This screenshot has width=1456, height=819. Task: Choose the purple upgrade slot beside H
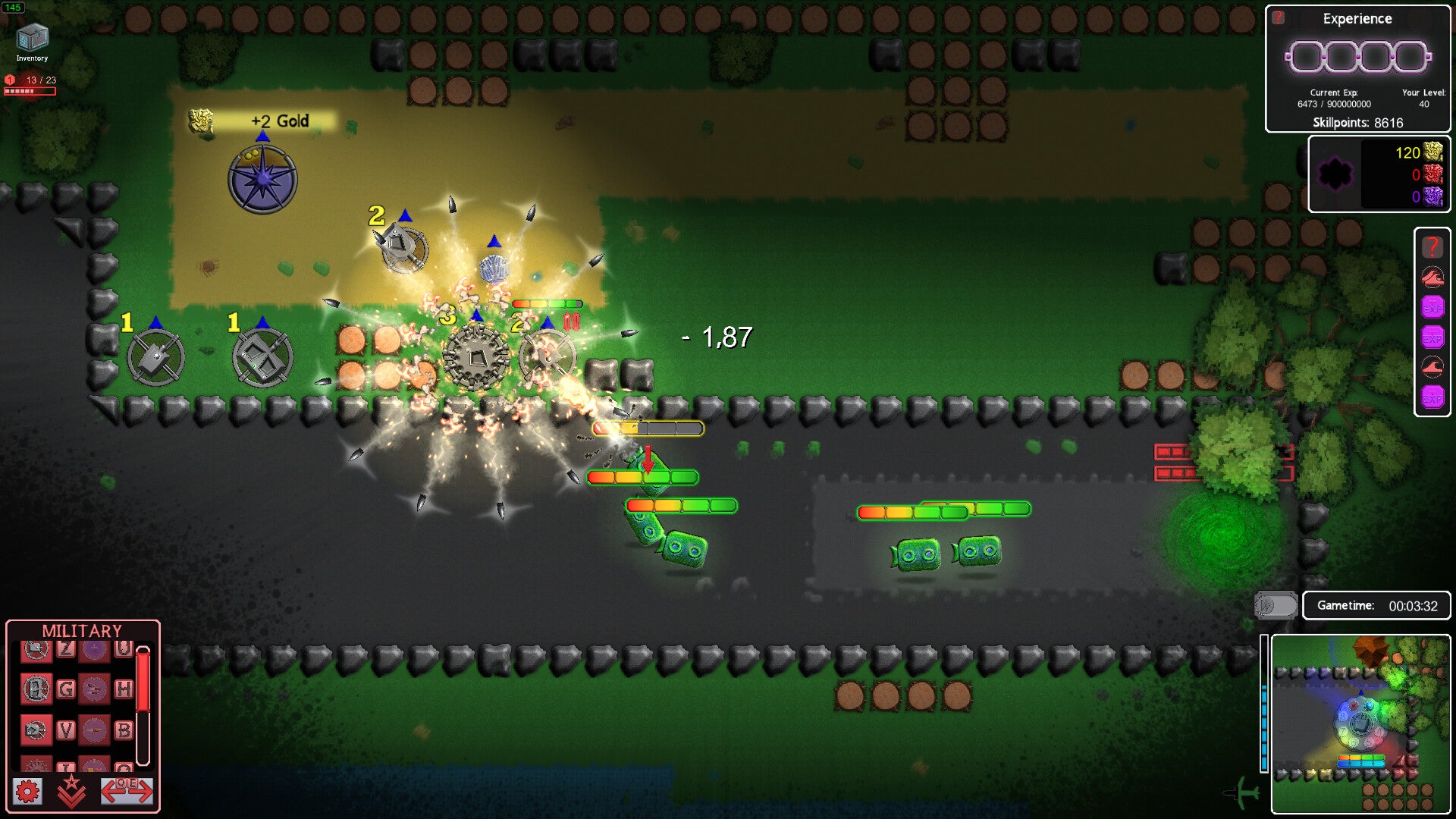(94, 689)
